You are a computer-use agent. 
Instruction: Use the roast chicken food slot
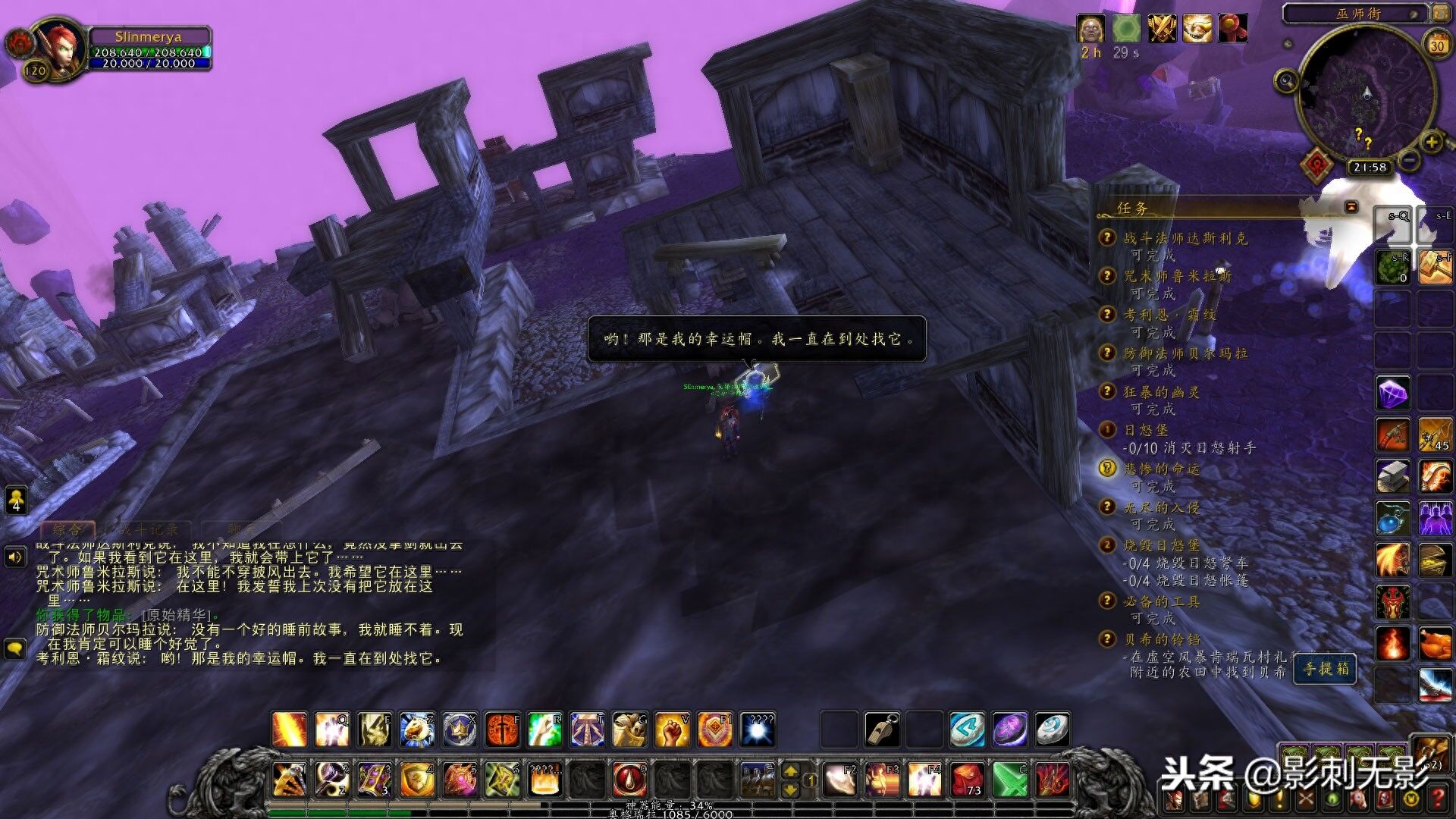tap(1435, 645)
